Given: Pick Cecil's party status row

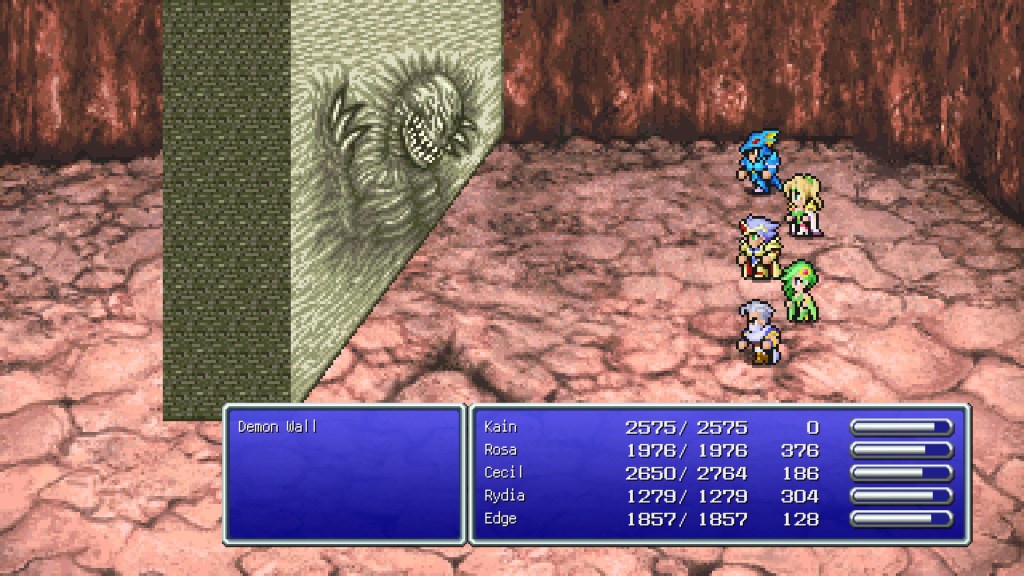Looking at the screenshot, I should (x=503, y=473).
